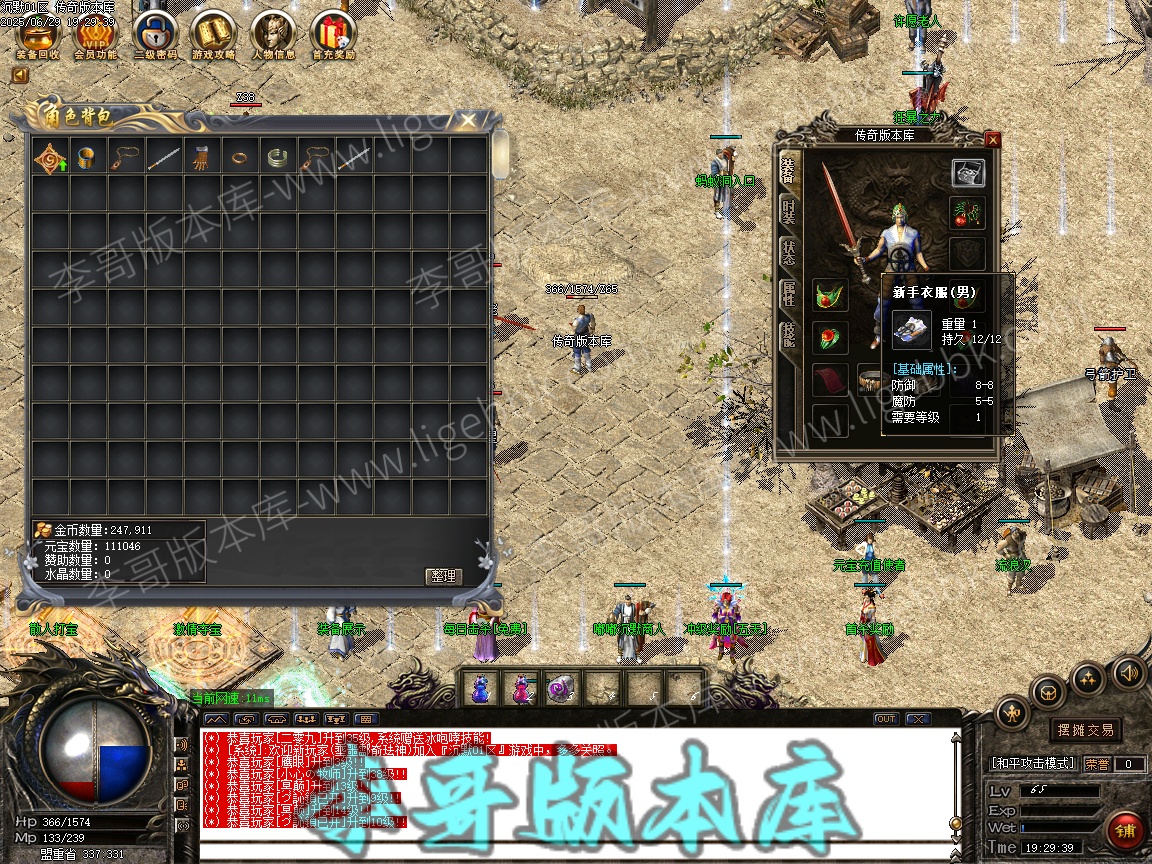This screenshot has width=1152, height=864.
Task: Click the 整理 sort button in the bag
Action: pos(442,576)
